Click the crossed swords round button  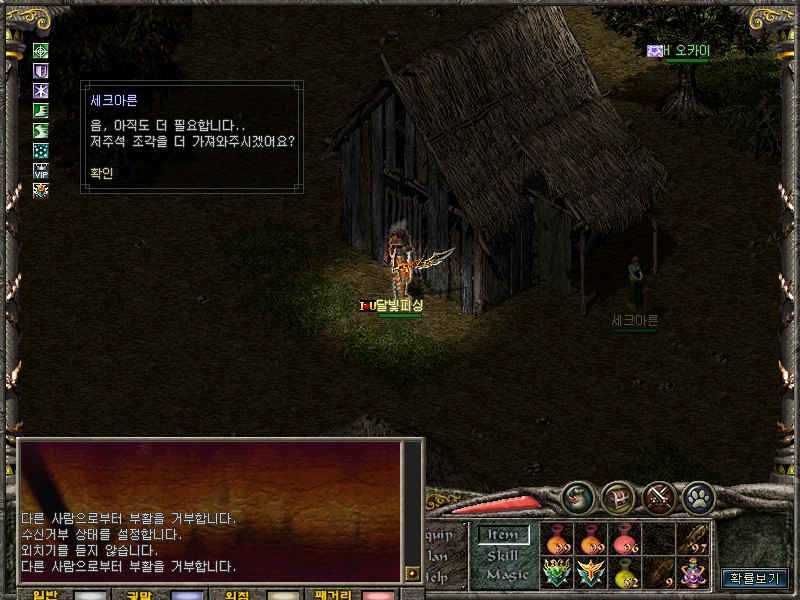click(659, 497)
